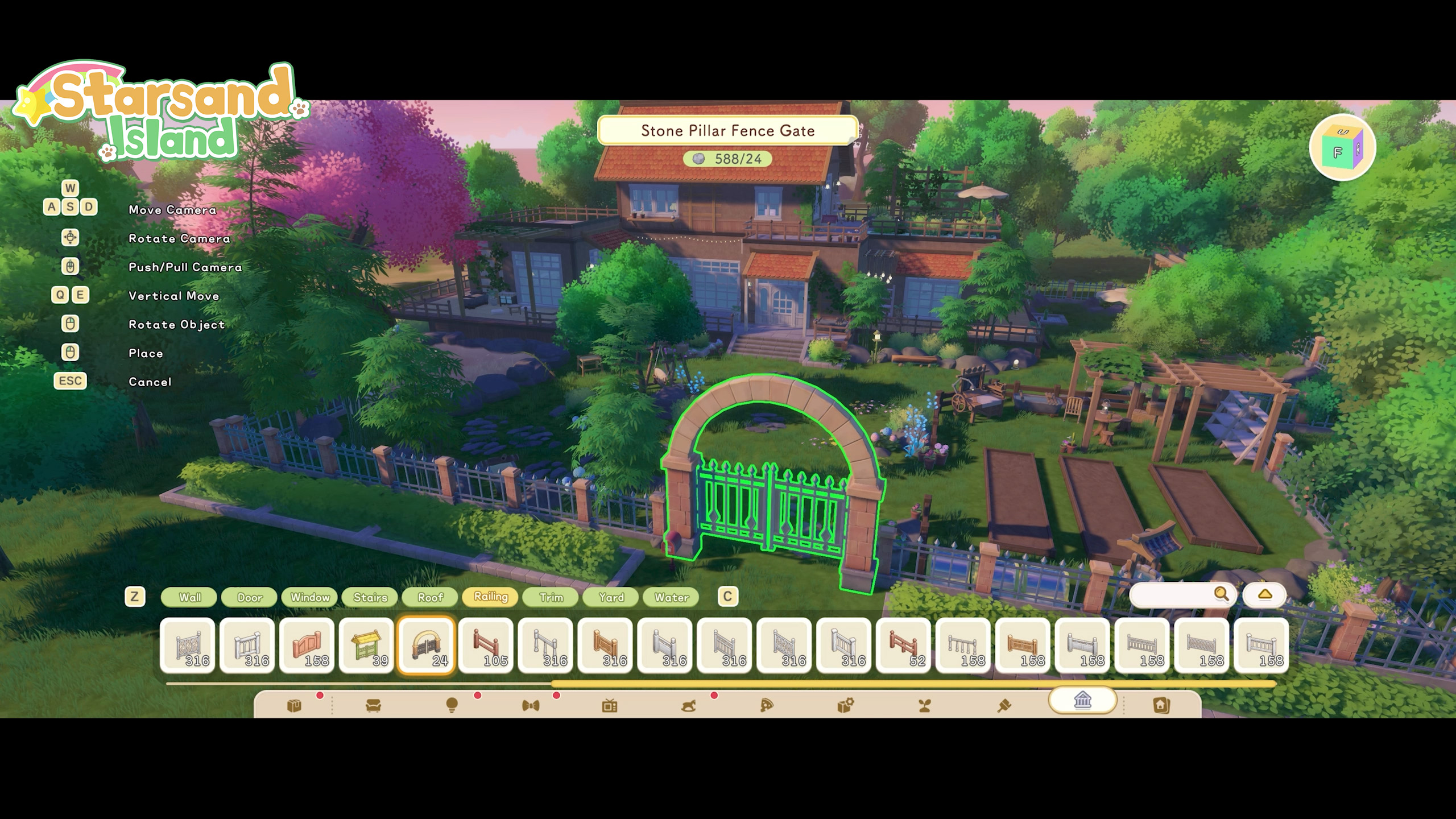The height and width of the screenshot is (819, 1456).
Task: Select the paintbrush tool in bottom bar
Action: pyautogui.click(x=1004, y=706)
